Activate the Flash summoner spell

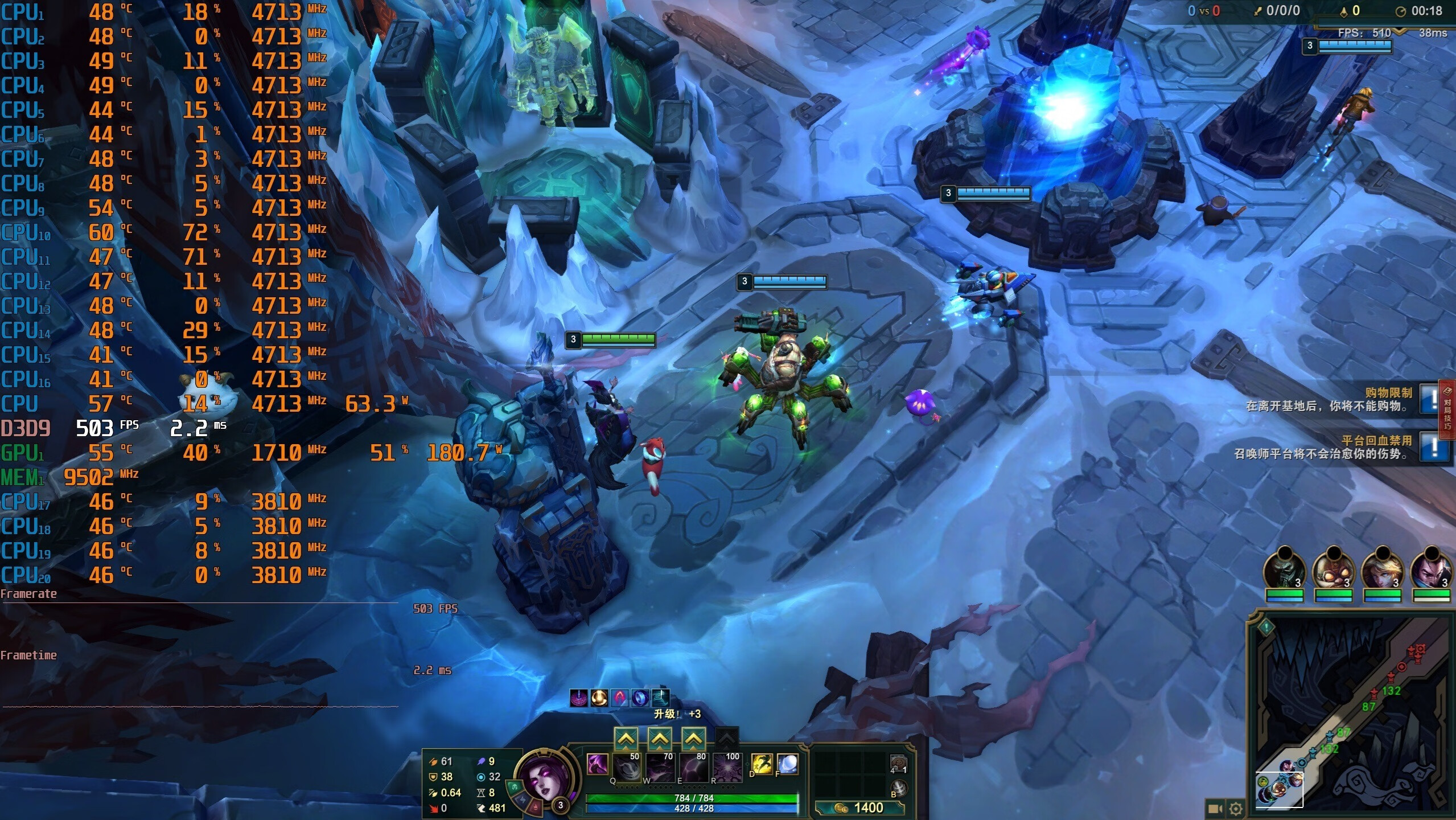click(762, 764)
